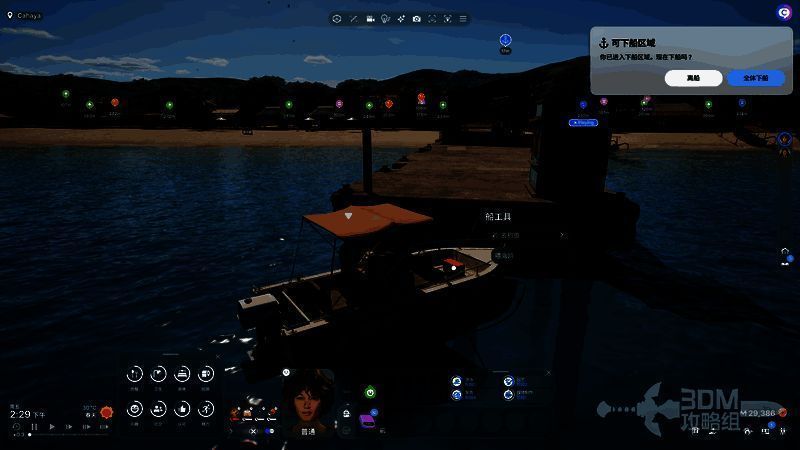This screenshot has width=800, height=450.
Task: Open the purple smartphone
Action: point(367,423)
